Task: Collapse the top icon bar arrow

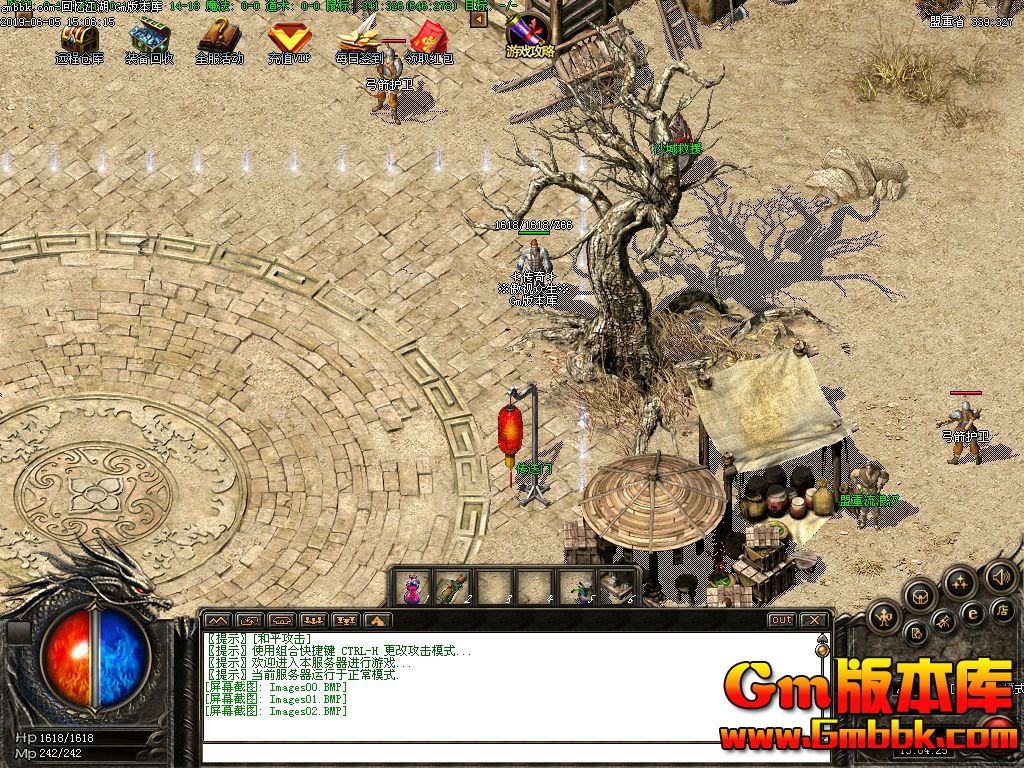Action: (x=479, y=18)
